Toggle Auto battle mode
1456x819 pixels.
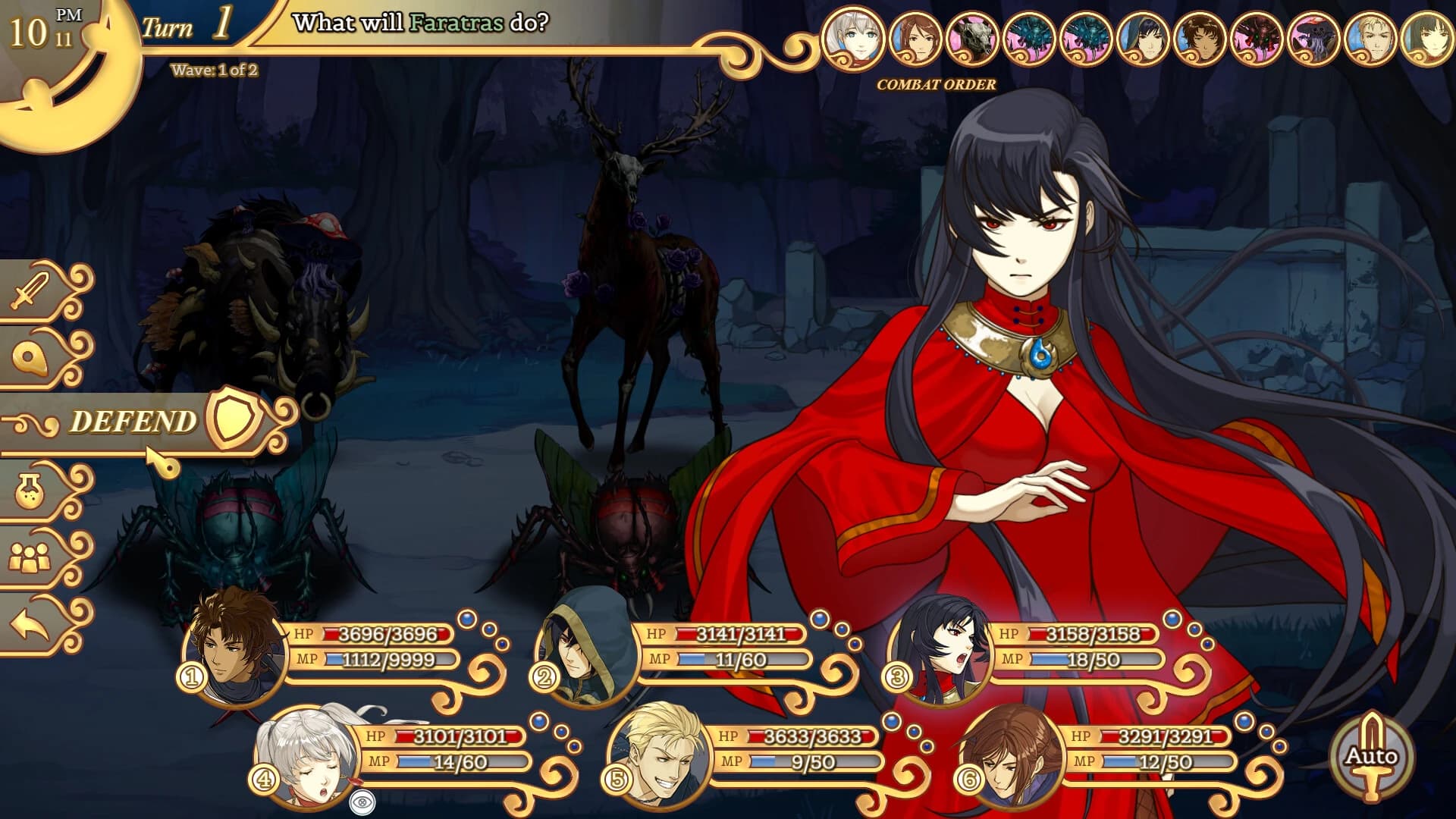1371,756
